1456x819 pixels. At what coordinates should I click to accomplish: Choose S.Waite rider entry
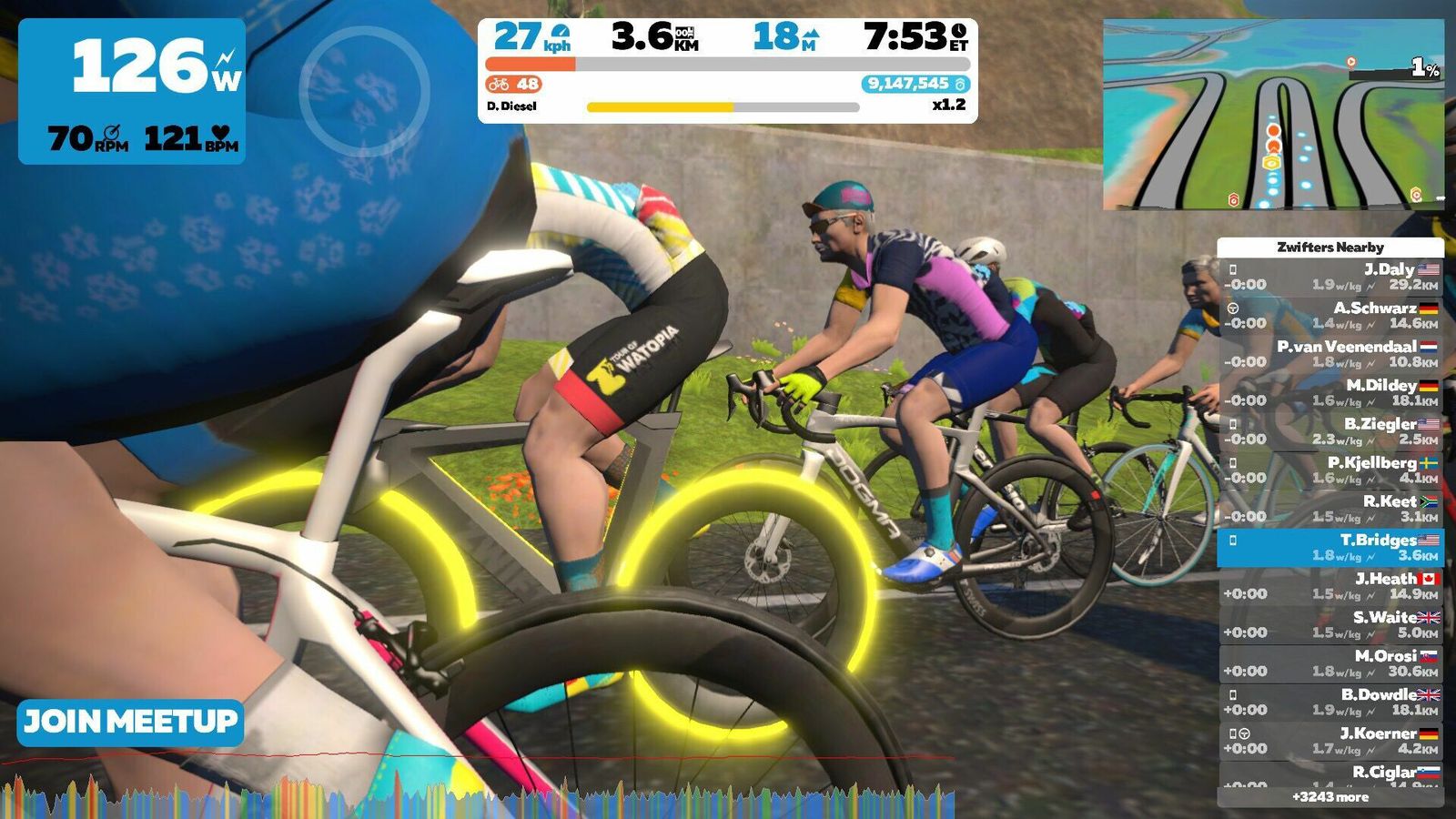coord(1330,624)
